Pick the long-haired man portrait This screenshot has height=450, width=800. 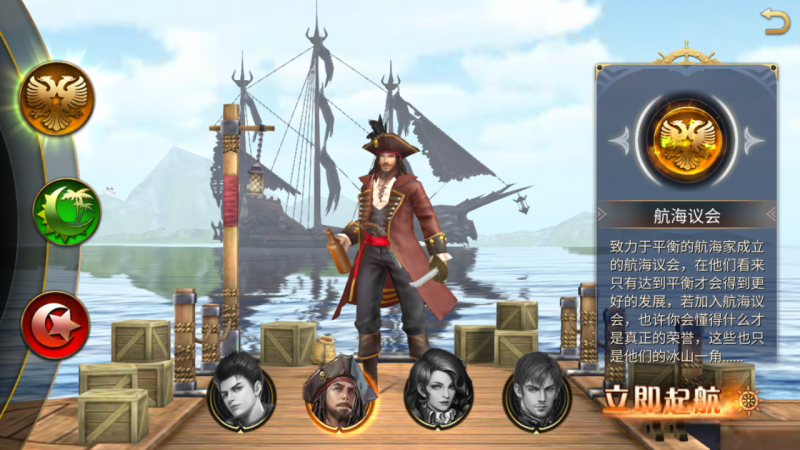tap(536, 390)
